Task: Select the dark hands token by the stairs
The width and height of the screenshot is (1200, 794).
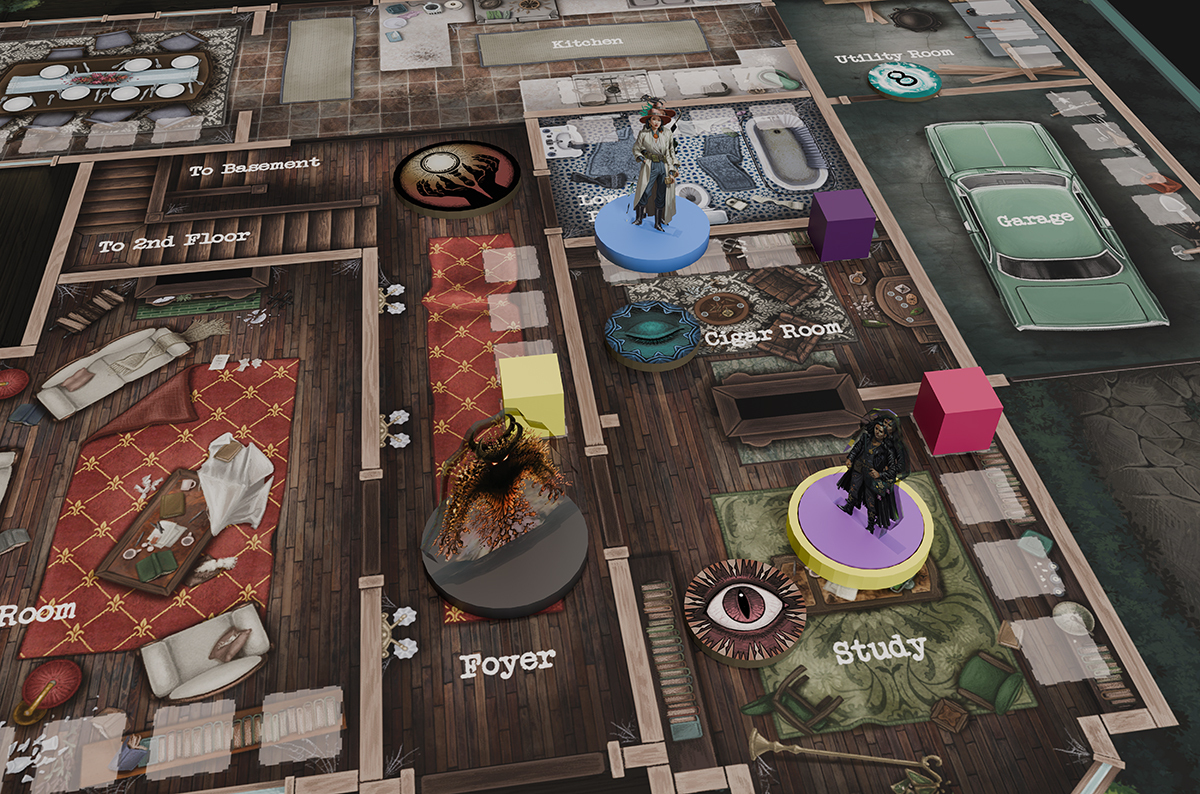Action: [456, 178]
